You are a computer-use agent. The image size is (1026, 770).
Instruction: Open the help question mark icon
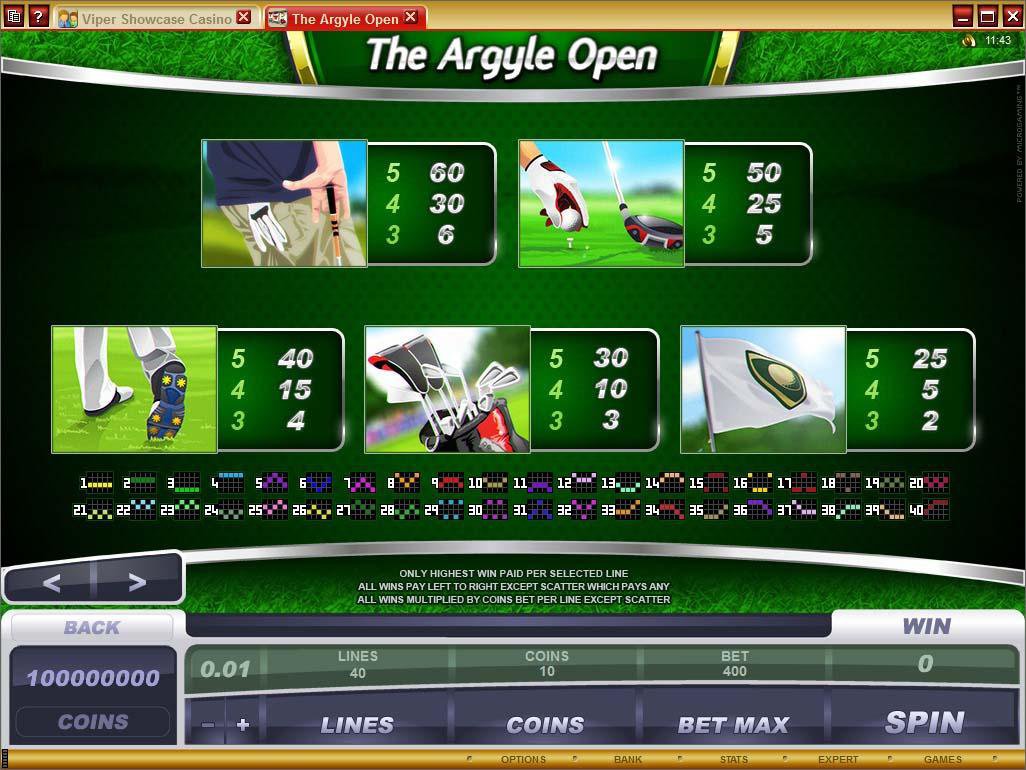[38, 17]
